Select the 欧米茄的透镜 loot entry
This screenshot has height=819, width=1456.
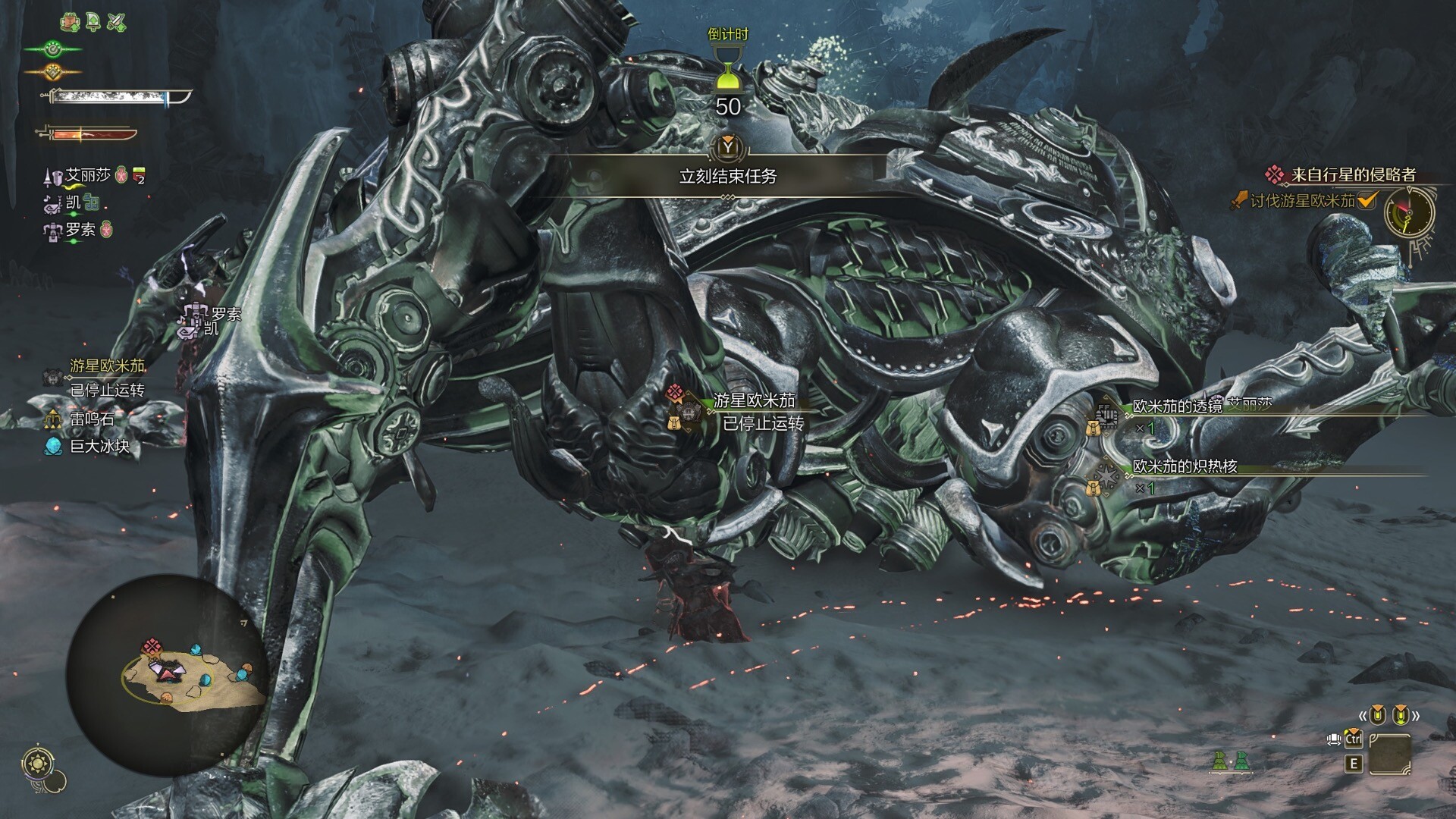[x=1176, y=407]
